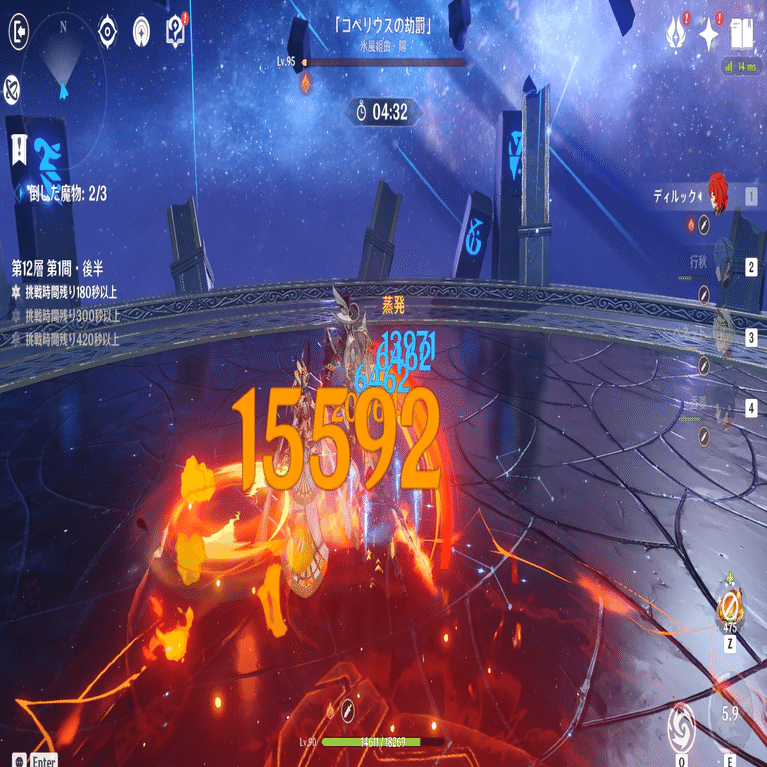Open the book icon with red alert
The width and height of the screenshot is (767, 767).
742,35
